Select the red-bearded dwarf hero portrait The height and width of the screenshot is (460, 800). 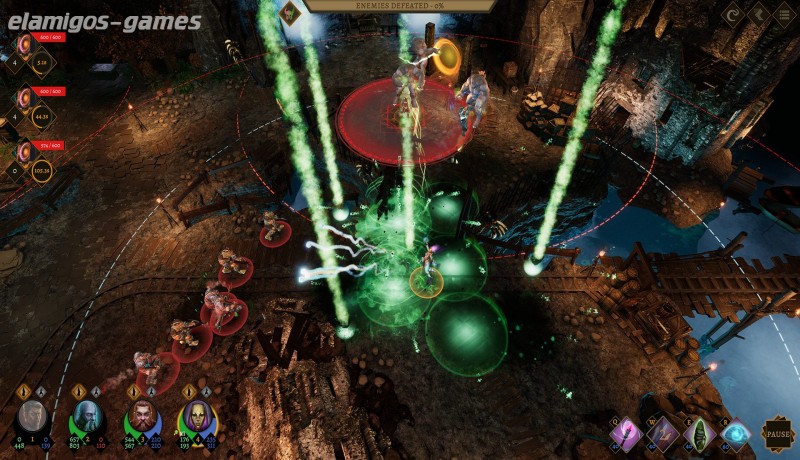[141, 418]
